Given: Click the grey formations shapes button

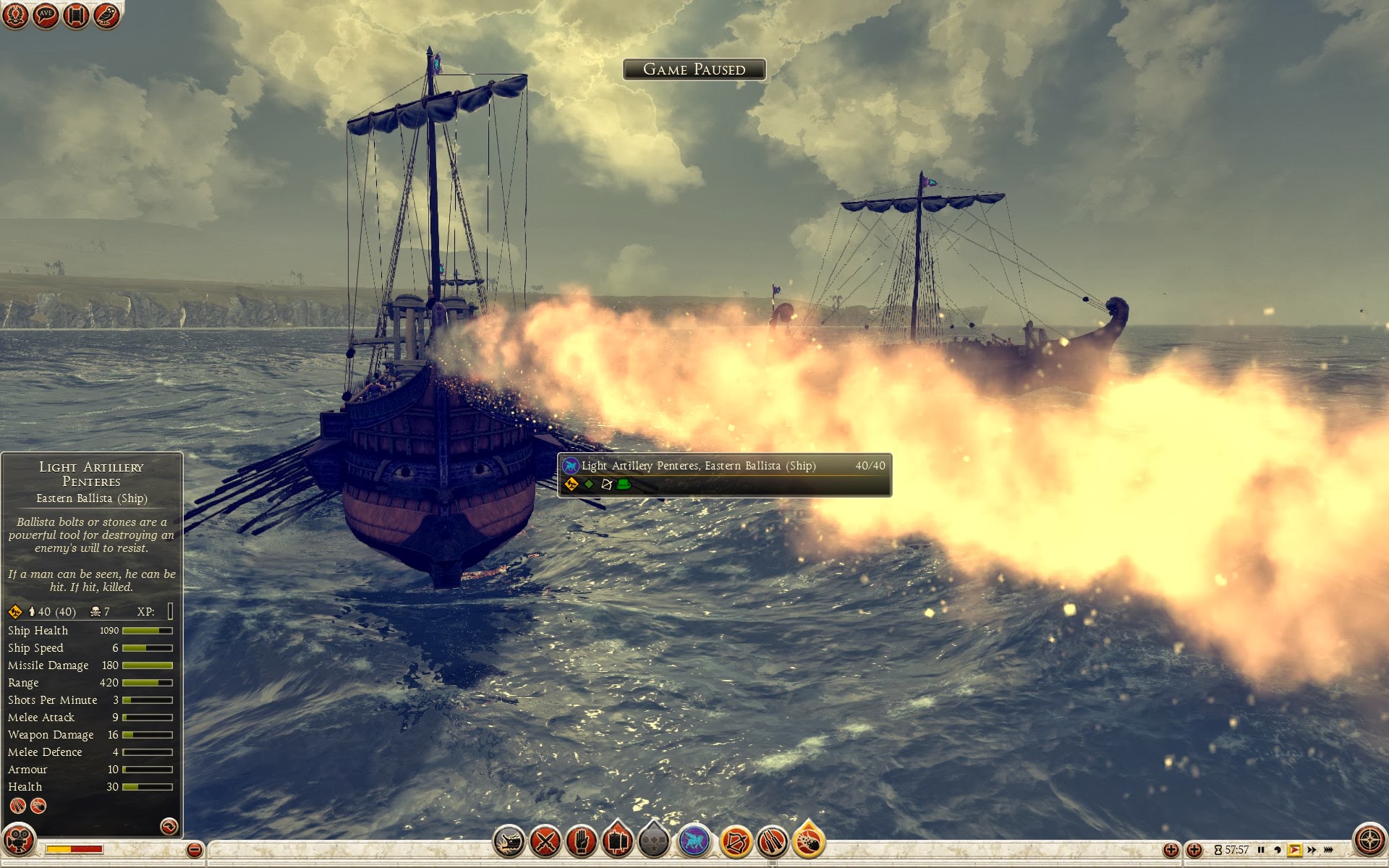Looking at the screenshot, I should (654, 842).
